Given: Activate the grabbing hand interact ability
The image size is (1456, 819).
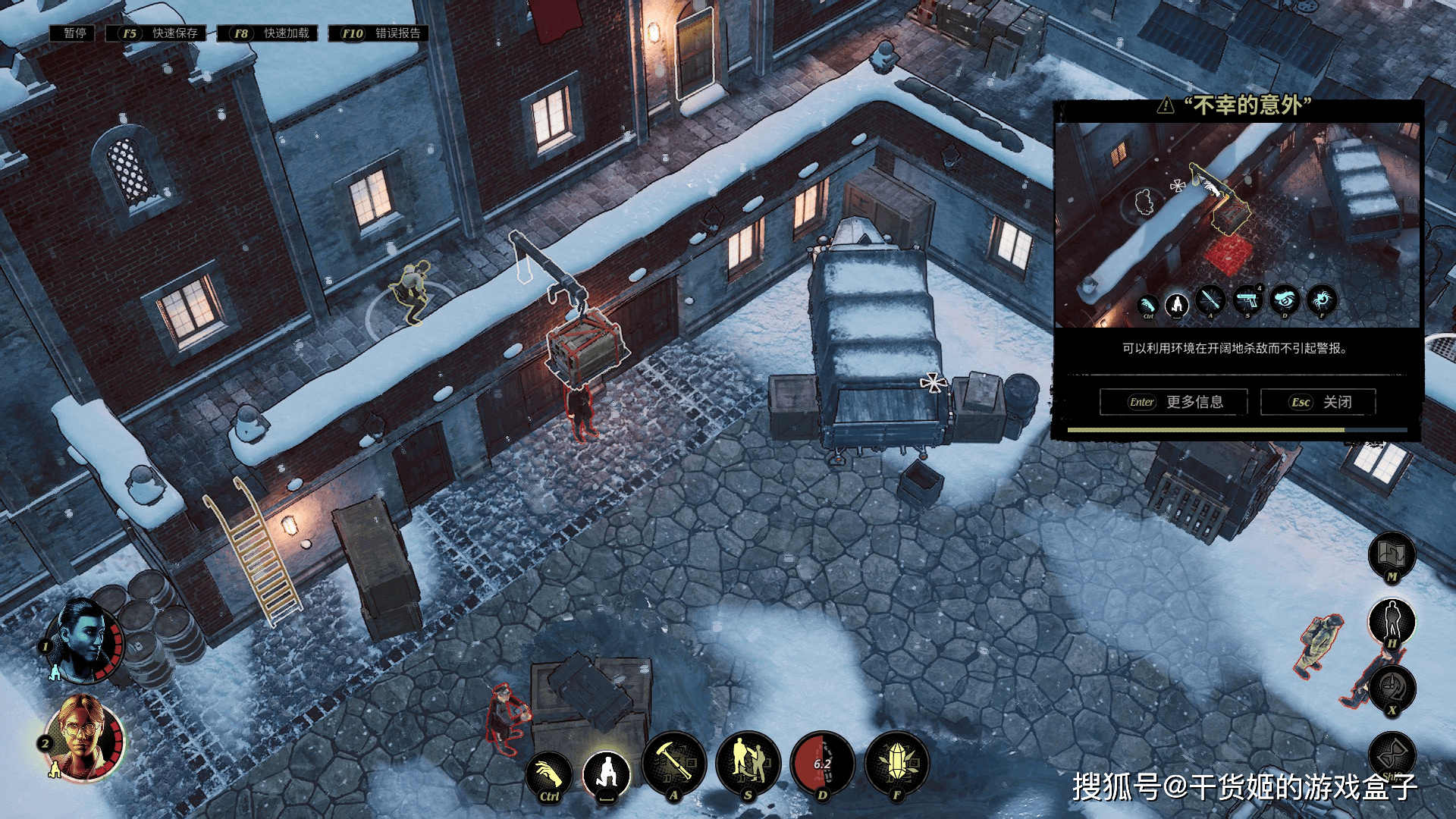Looking at the screenshot, I should 549,774.
